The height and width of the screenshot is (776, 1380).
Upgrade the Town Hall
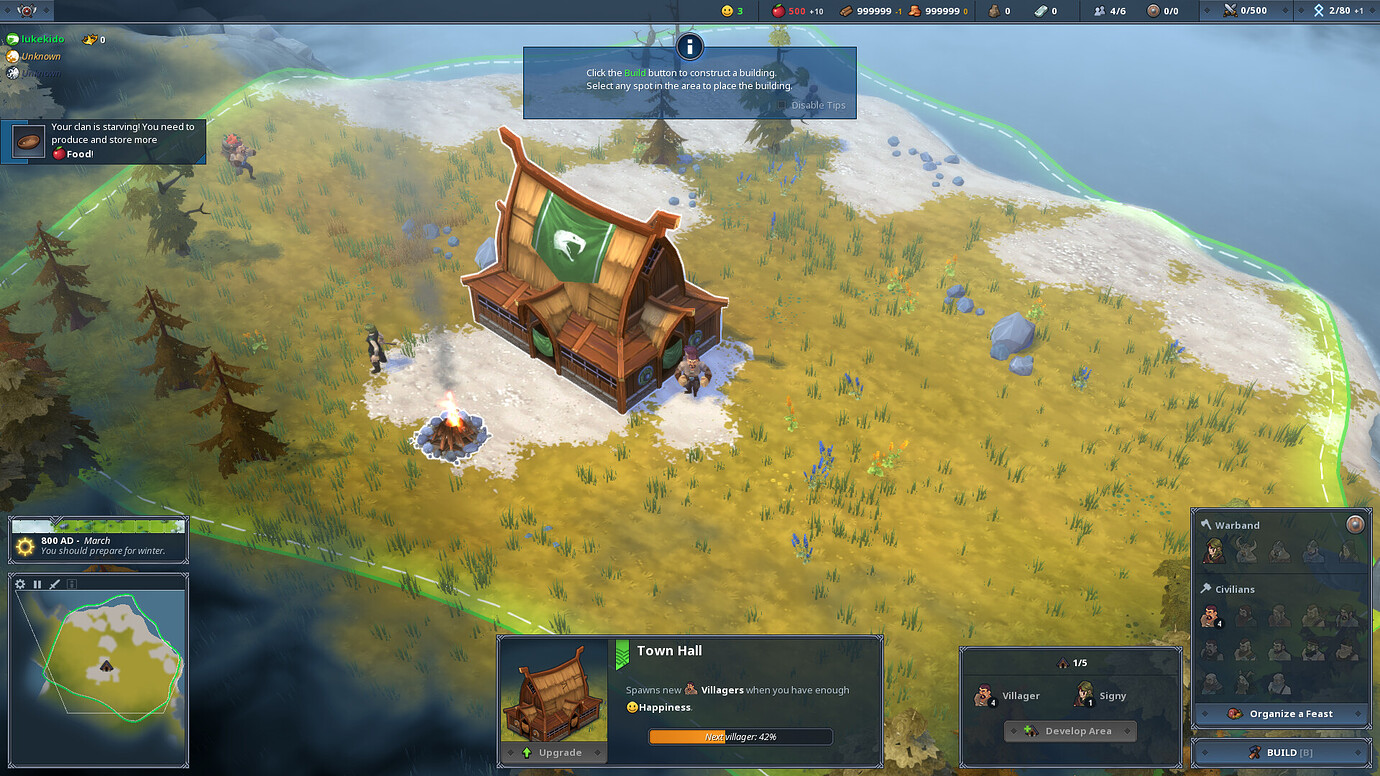point(553,752)
